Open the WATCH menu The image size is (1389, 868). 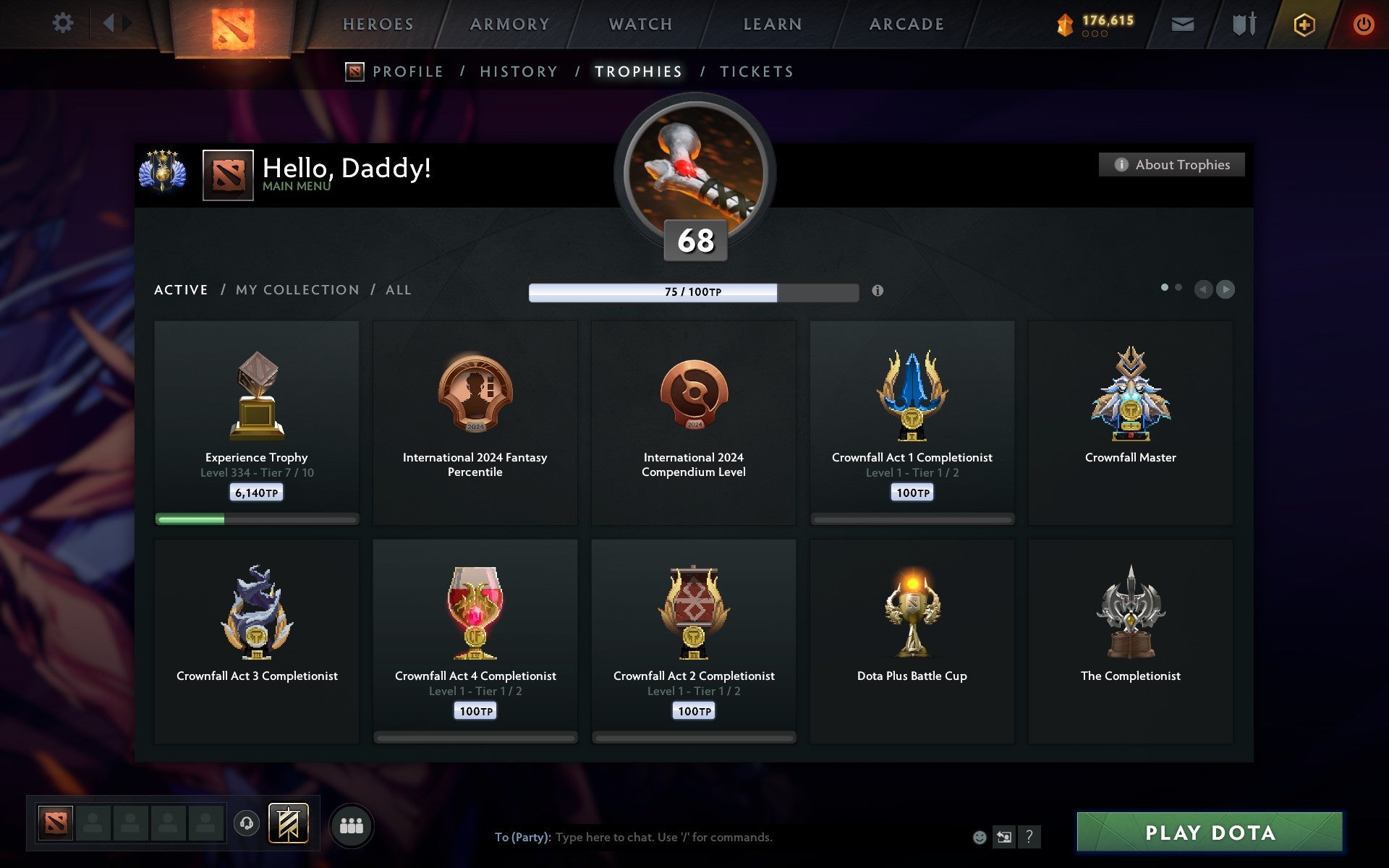click(640, 23)
